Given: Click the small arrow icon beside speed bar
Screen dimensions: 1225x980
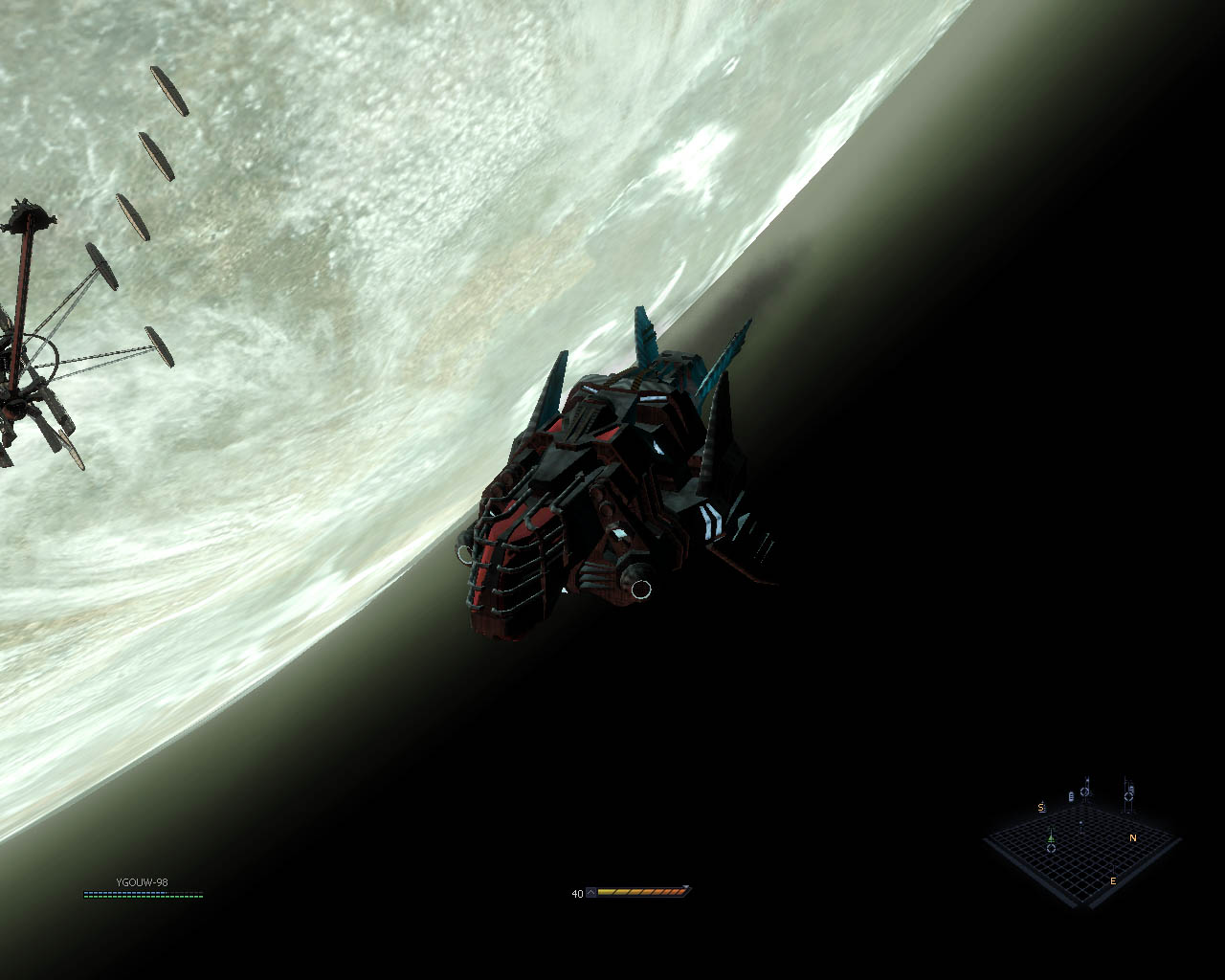Looking at the screenshot, I should pyautogui.click(x=591, y=893).
